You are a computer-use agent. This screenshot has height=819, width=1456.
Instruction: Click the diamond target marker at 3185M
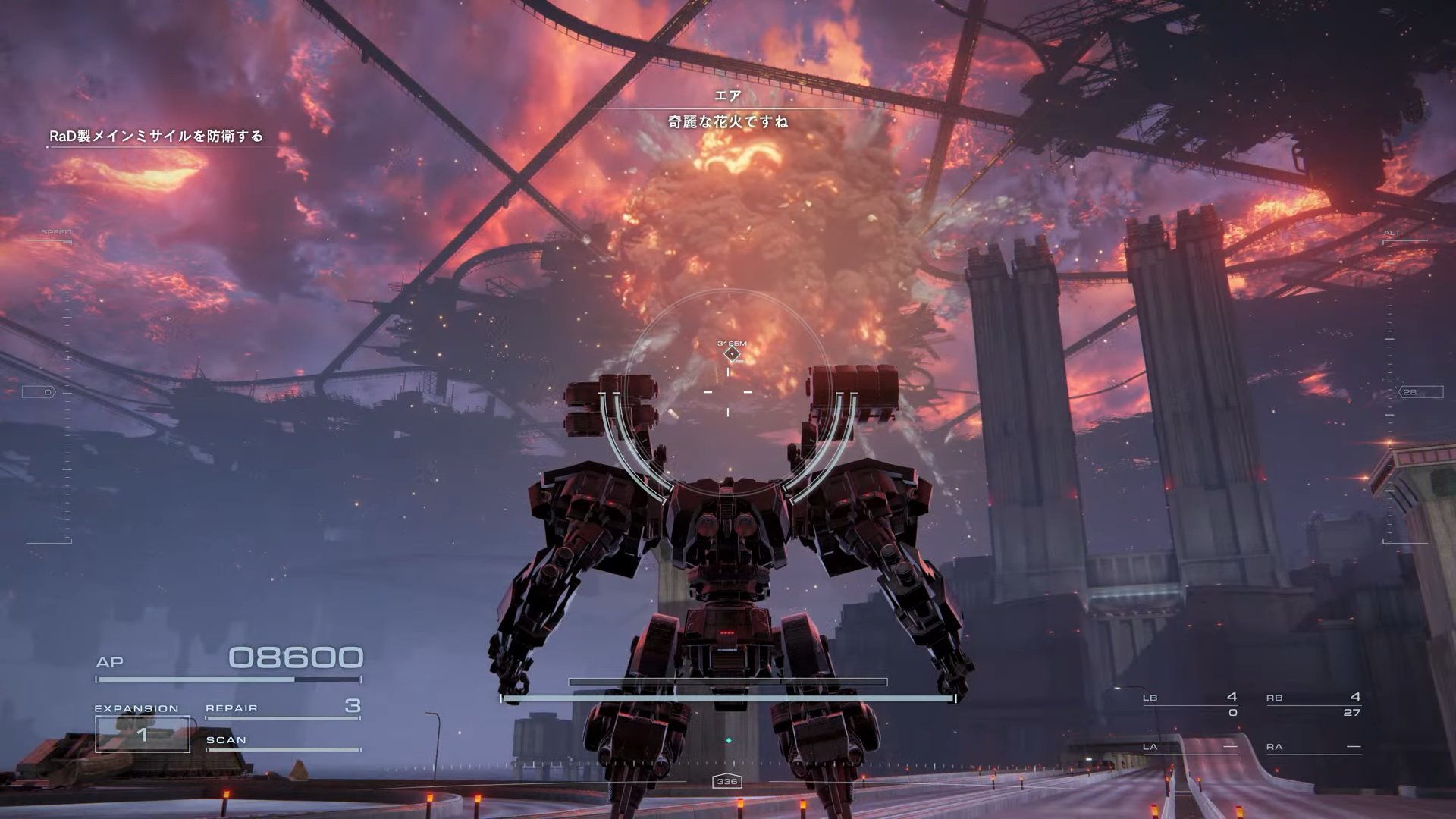click(732, 353)
